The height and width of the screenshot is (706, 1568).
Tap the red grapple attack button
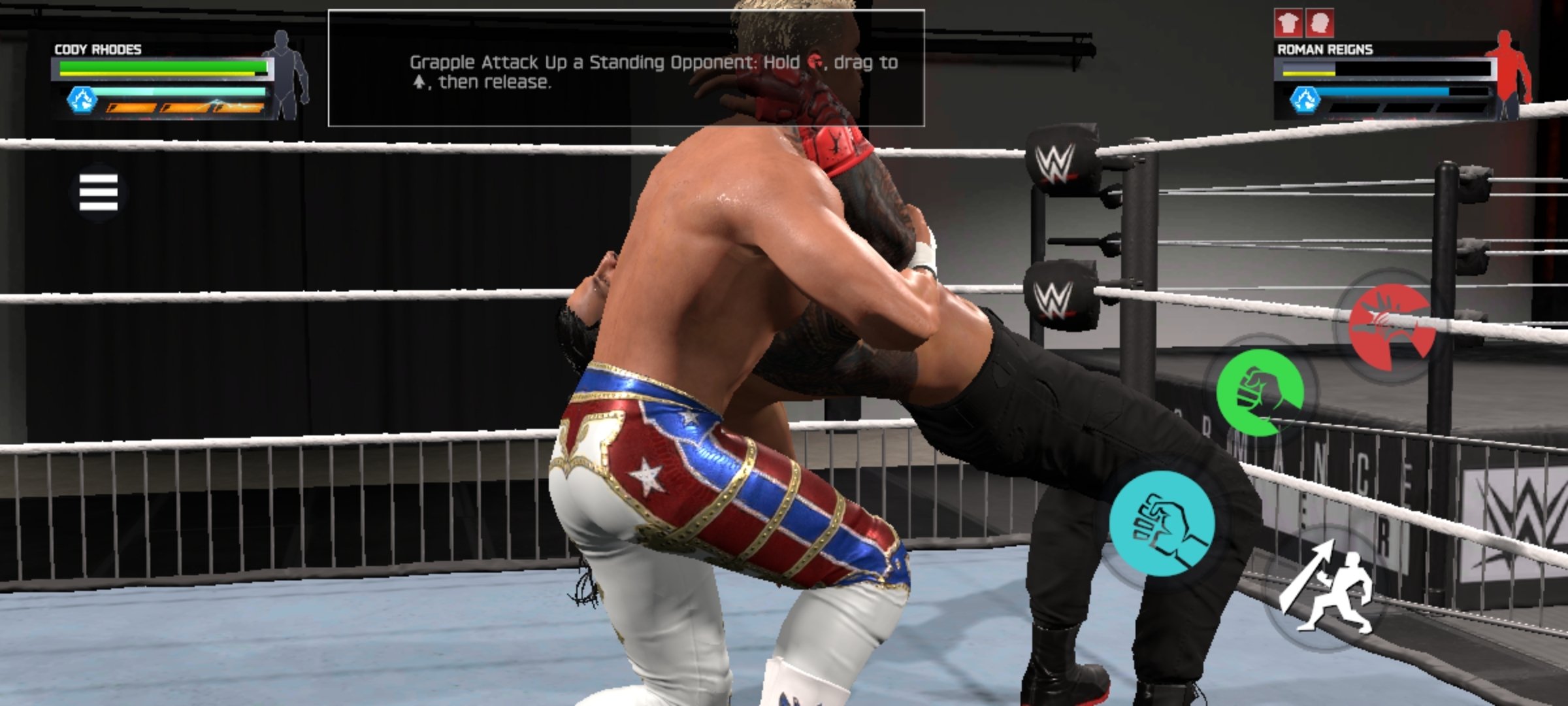pyautogui.click(x=1392, y=324)
